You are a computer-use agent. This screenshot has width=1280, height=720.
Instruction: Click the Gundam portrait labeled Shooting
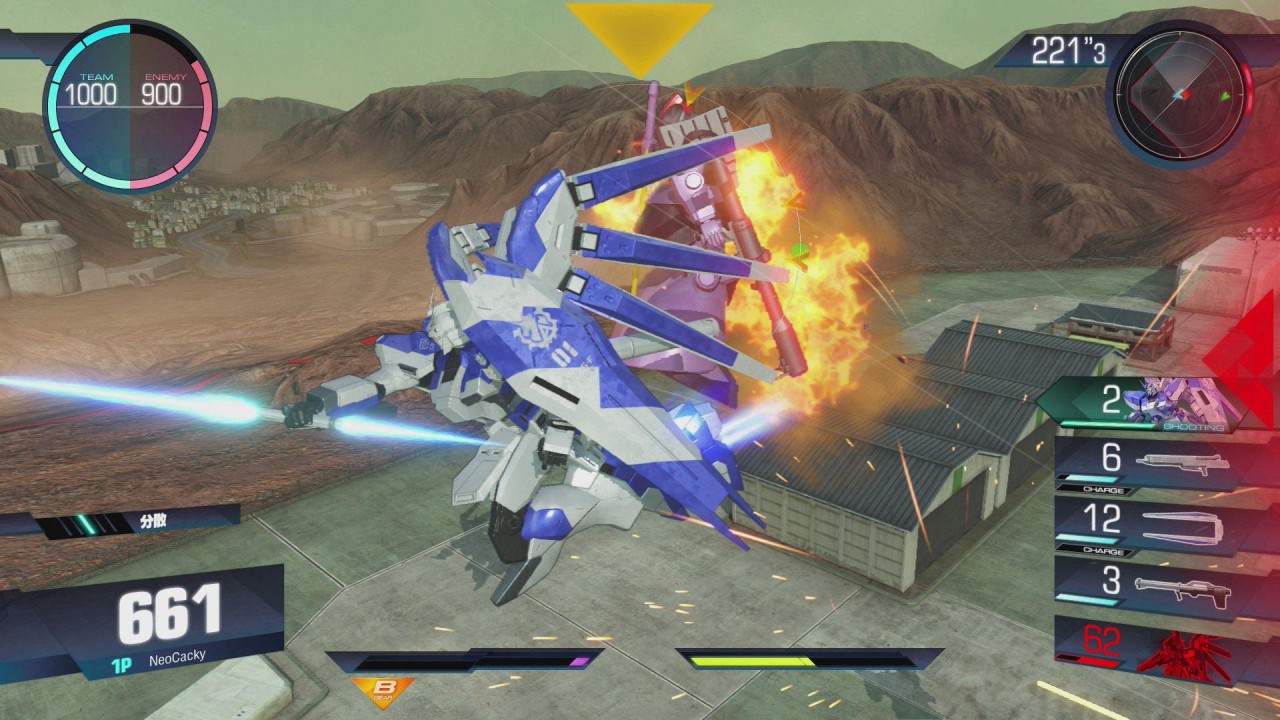point(1168,402)
